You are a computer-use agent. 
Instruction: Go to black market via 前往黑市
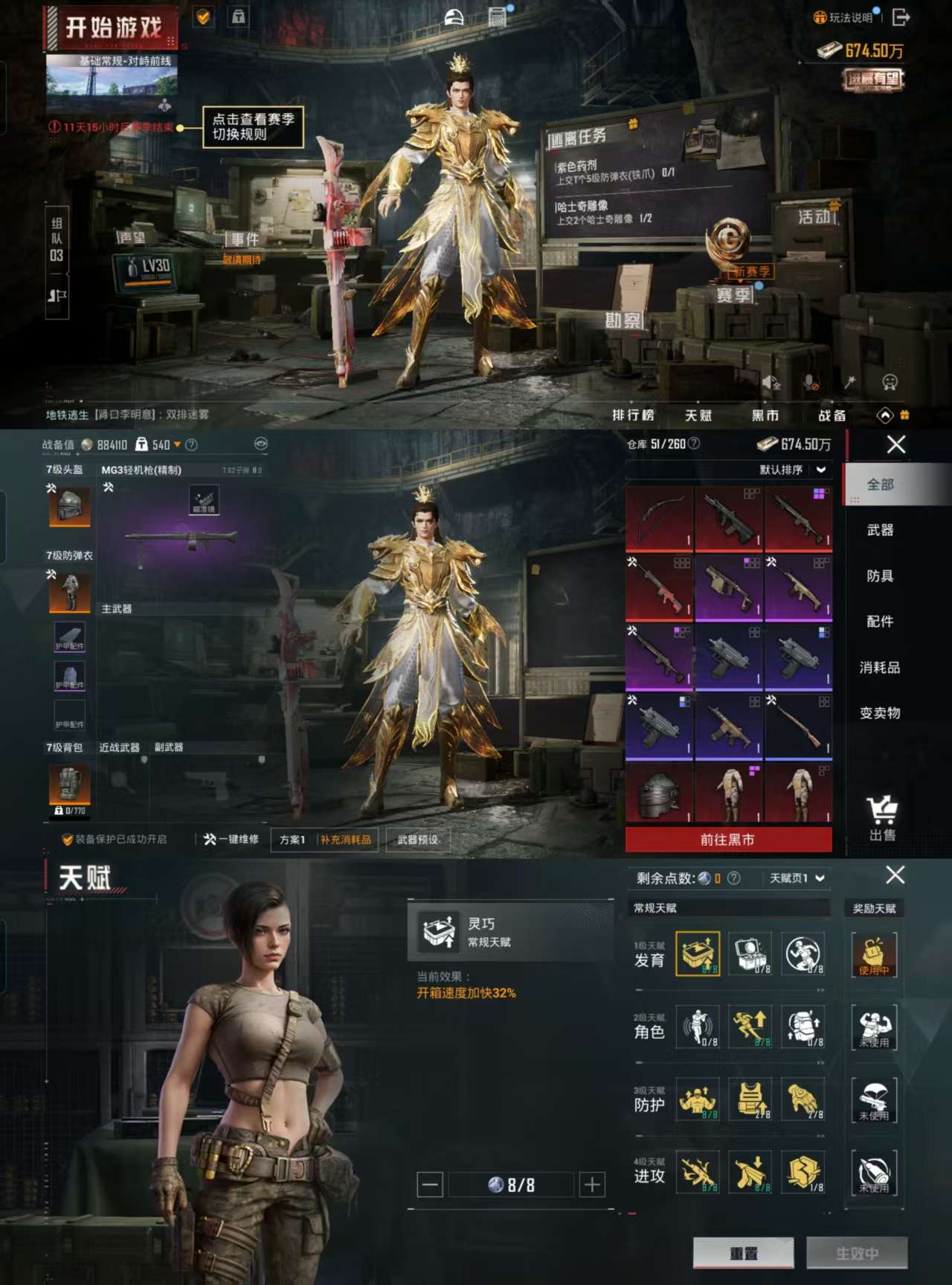click(x=728, y=840)
